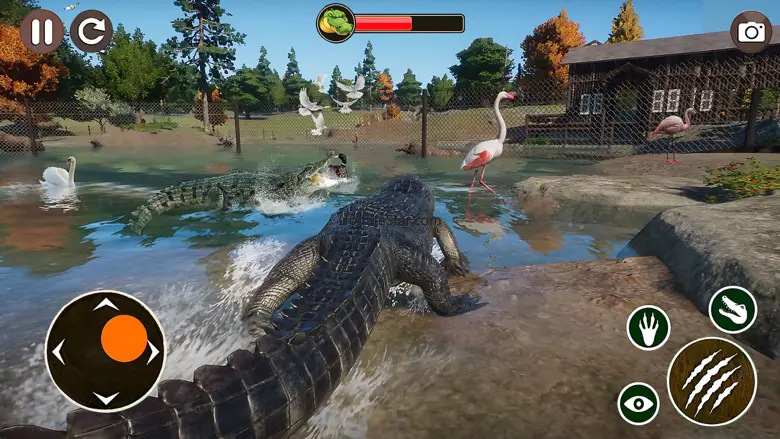
Task: Tap the joystick up arrow
Action: [106, 303]
